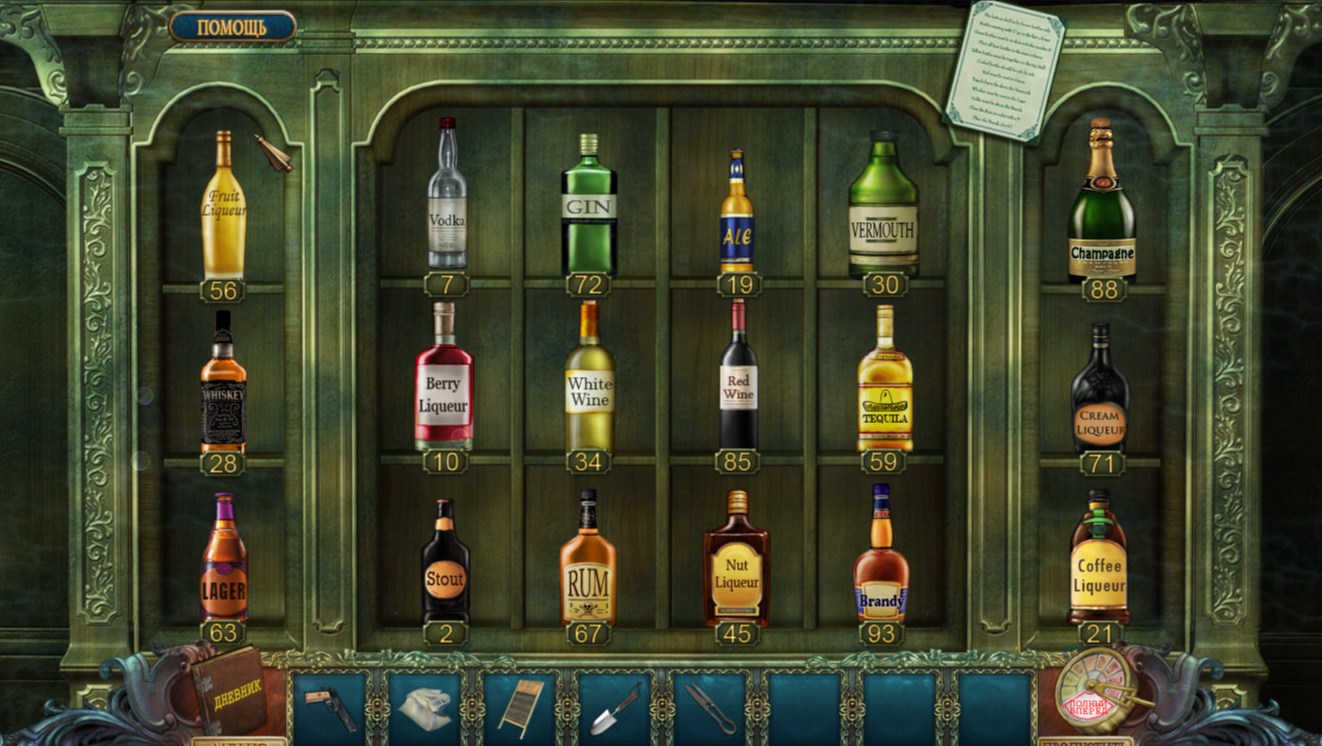Pick the garden trowel inventory item

point(616,708)
